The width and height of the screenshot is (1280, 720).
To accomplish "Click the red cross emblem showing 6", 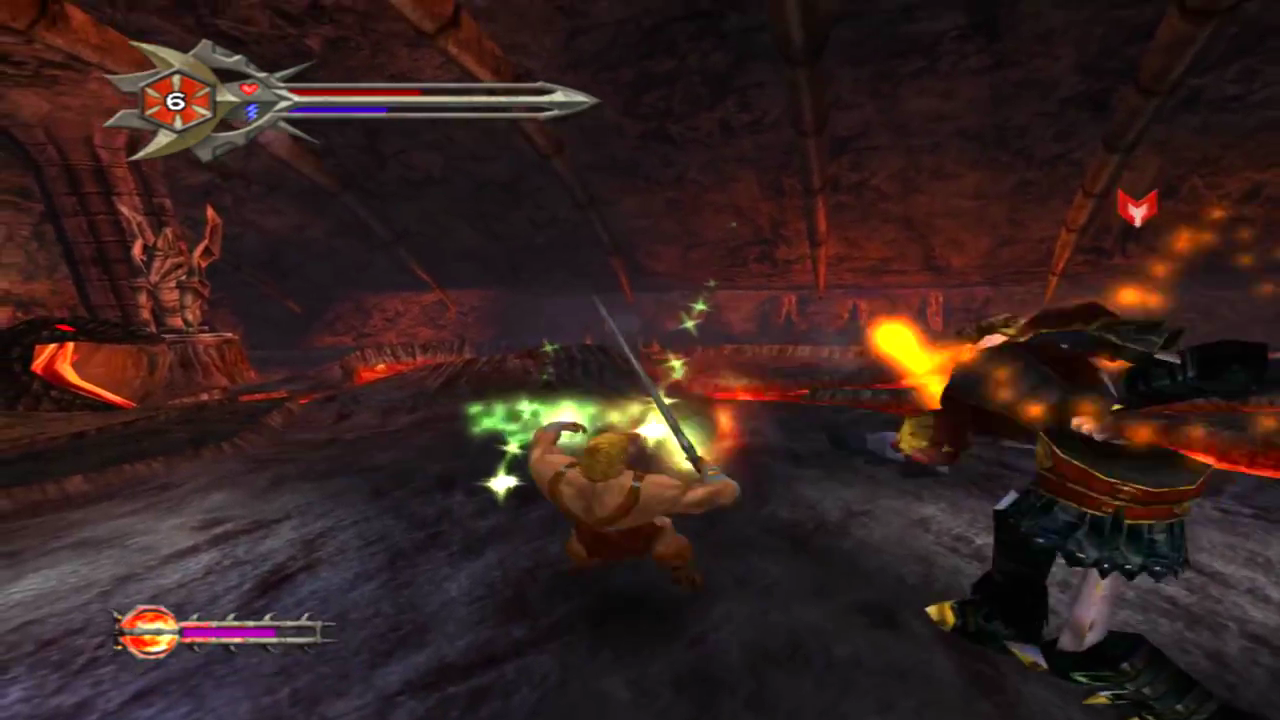I will 176,100.
